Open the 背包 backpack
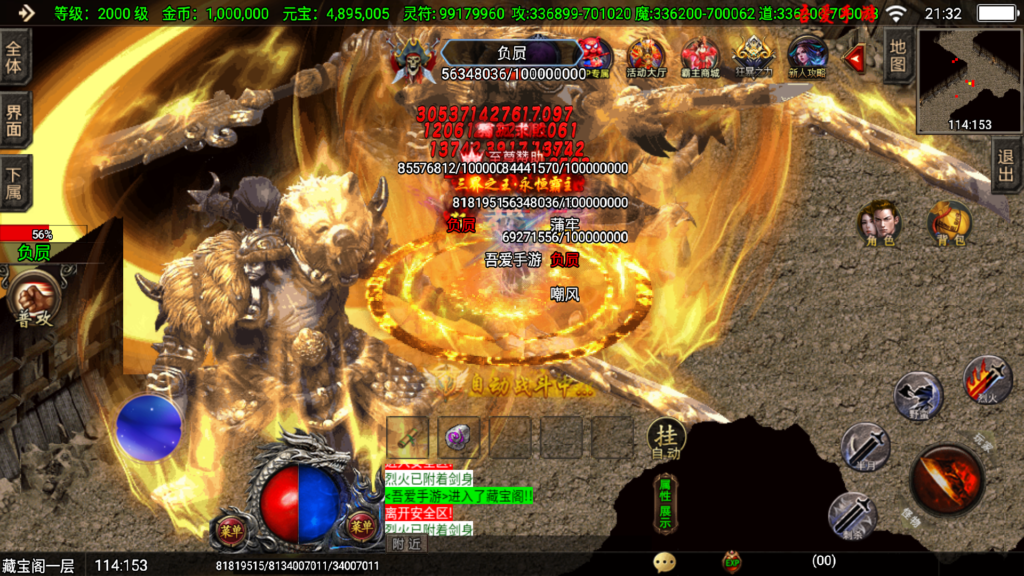This screenshot has width=1024, height=576. [949, 224]
